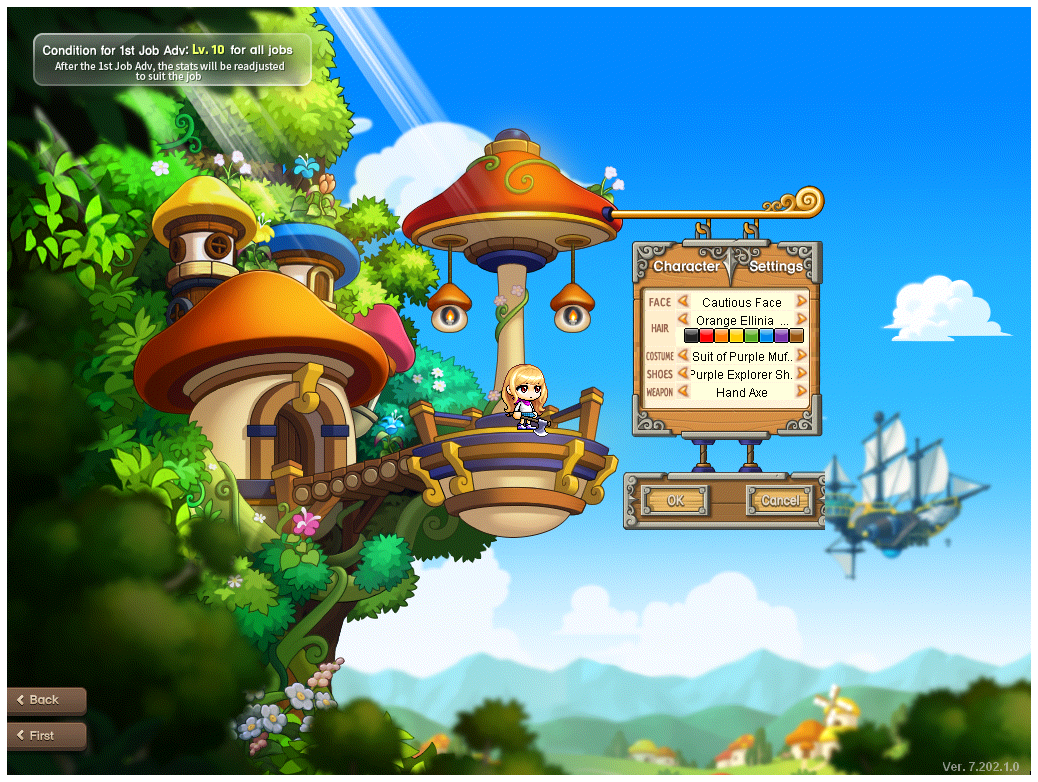The image size is (1038, 782).
Task: Confirm the character with the OK button
Action: coord(675,500)
